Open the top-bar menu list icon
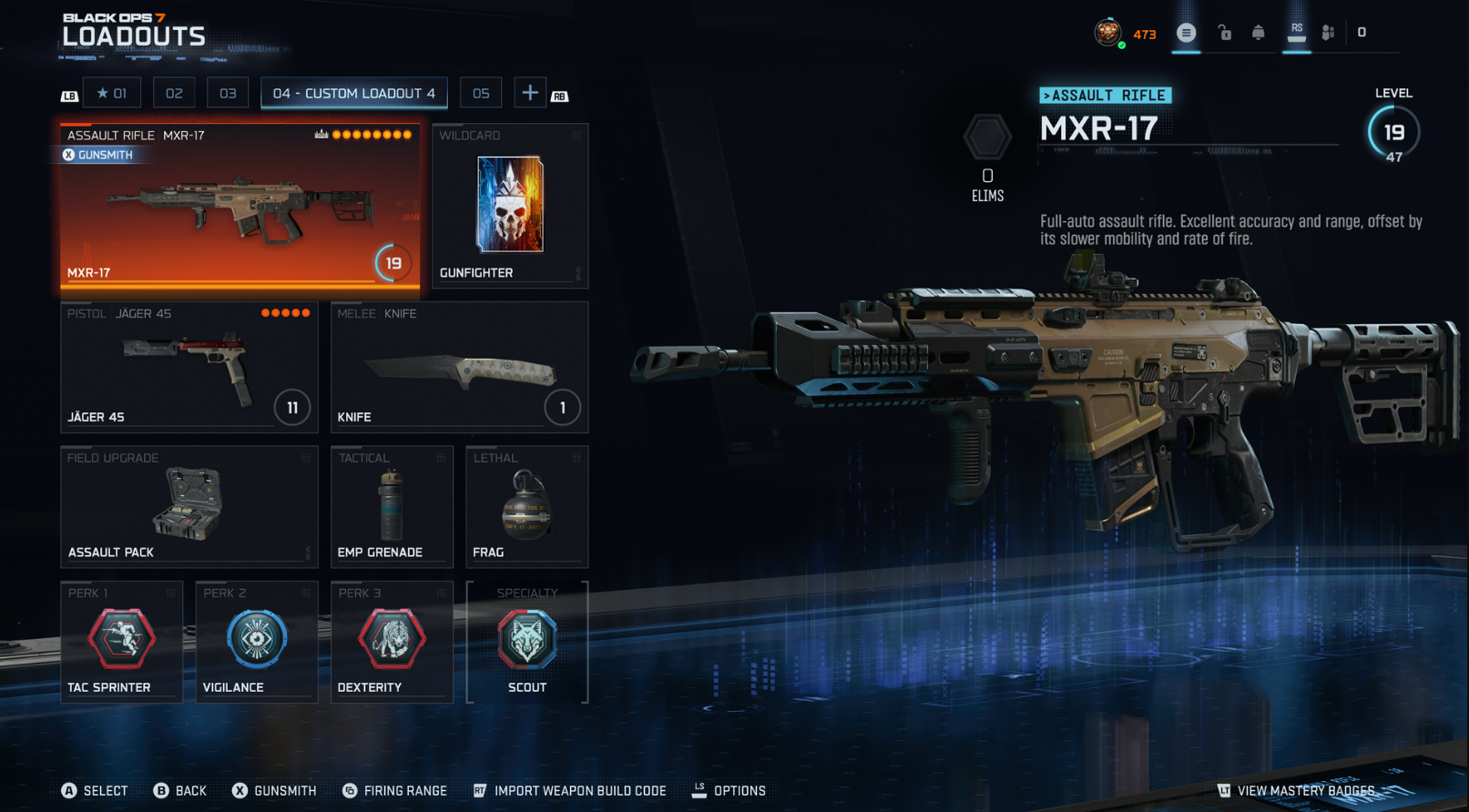 [1186, 33]
